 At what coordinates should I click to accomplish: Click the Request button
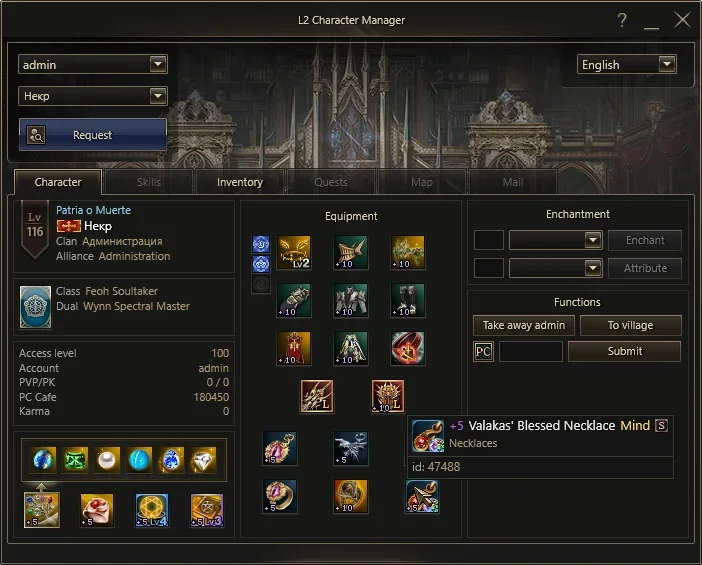pyautogui.click(x=92, y=135)
